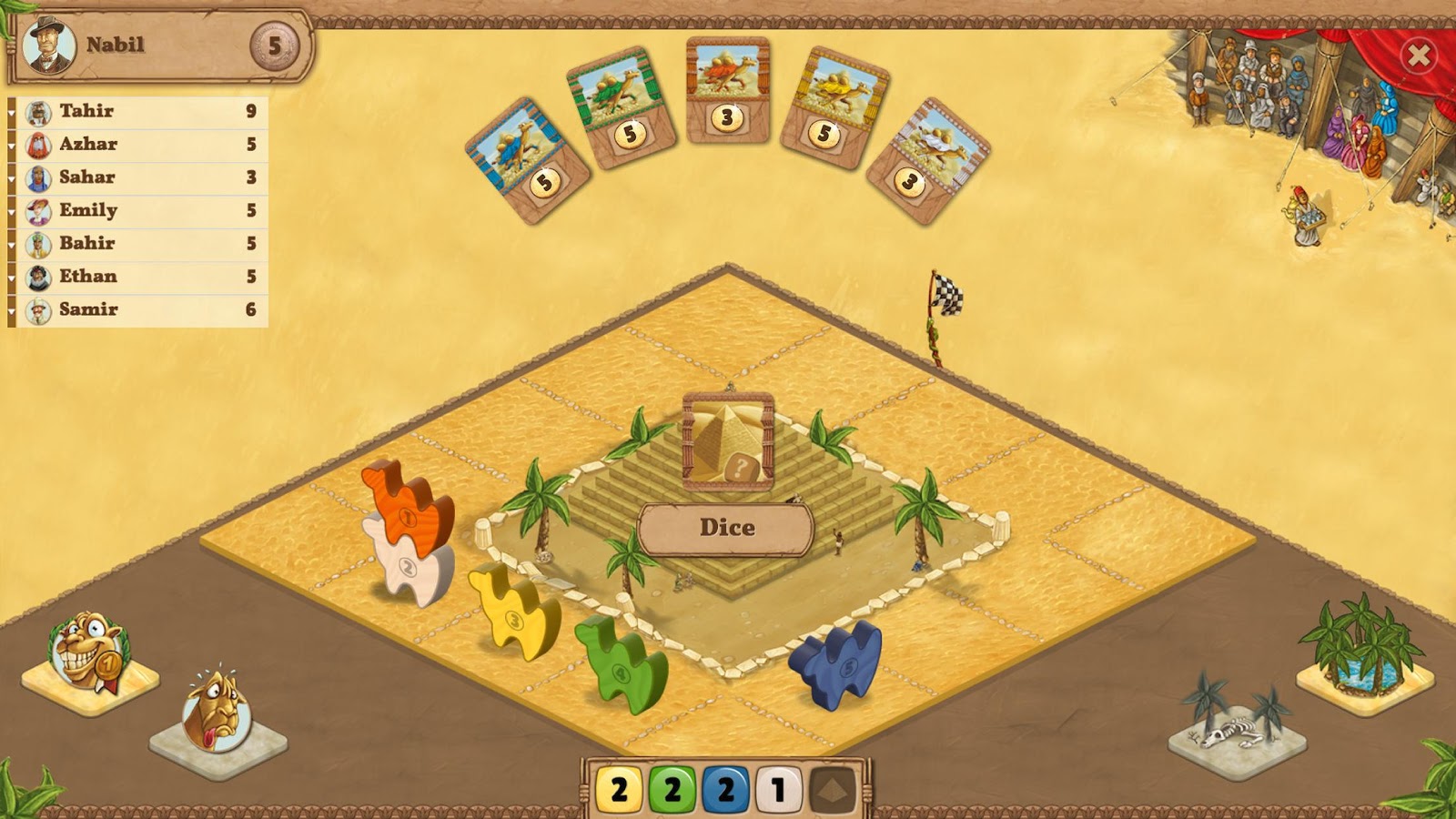Viewport: 1456px width, 819px height.
Task: Show Ethan's player details
Action: click(138, 277)
